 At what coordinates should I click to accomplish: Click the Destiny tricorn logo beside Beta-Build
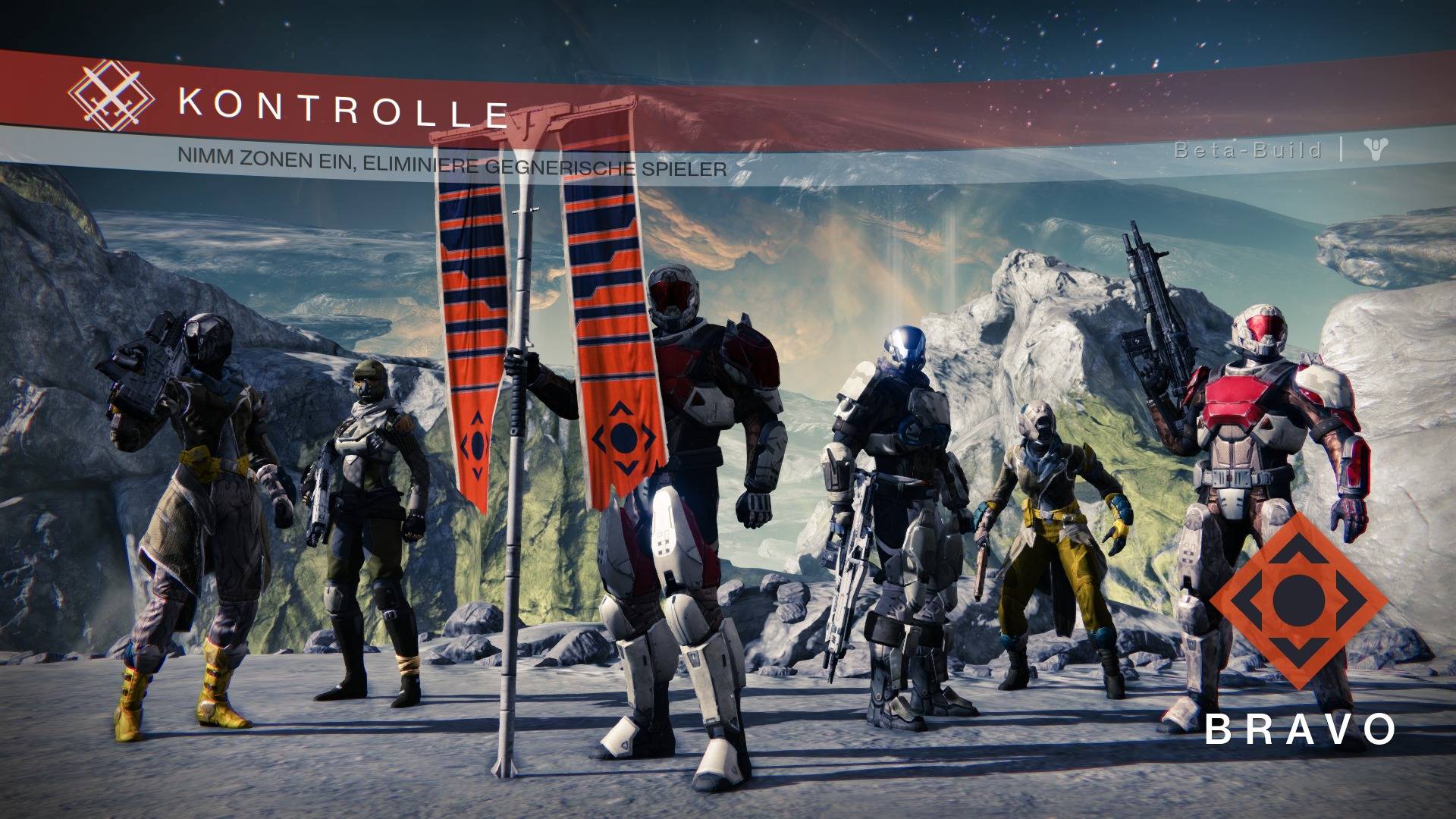1374,149
